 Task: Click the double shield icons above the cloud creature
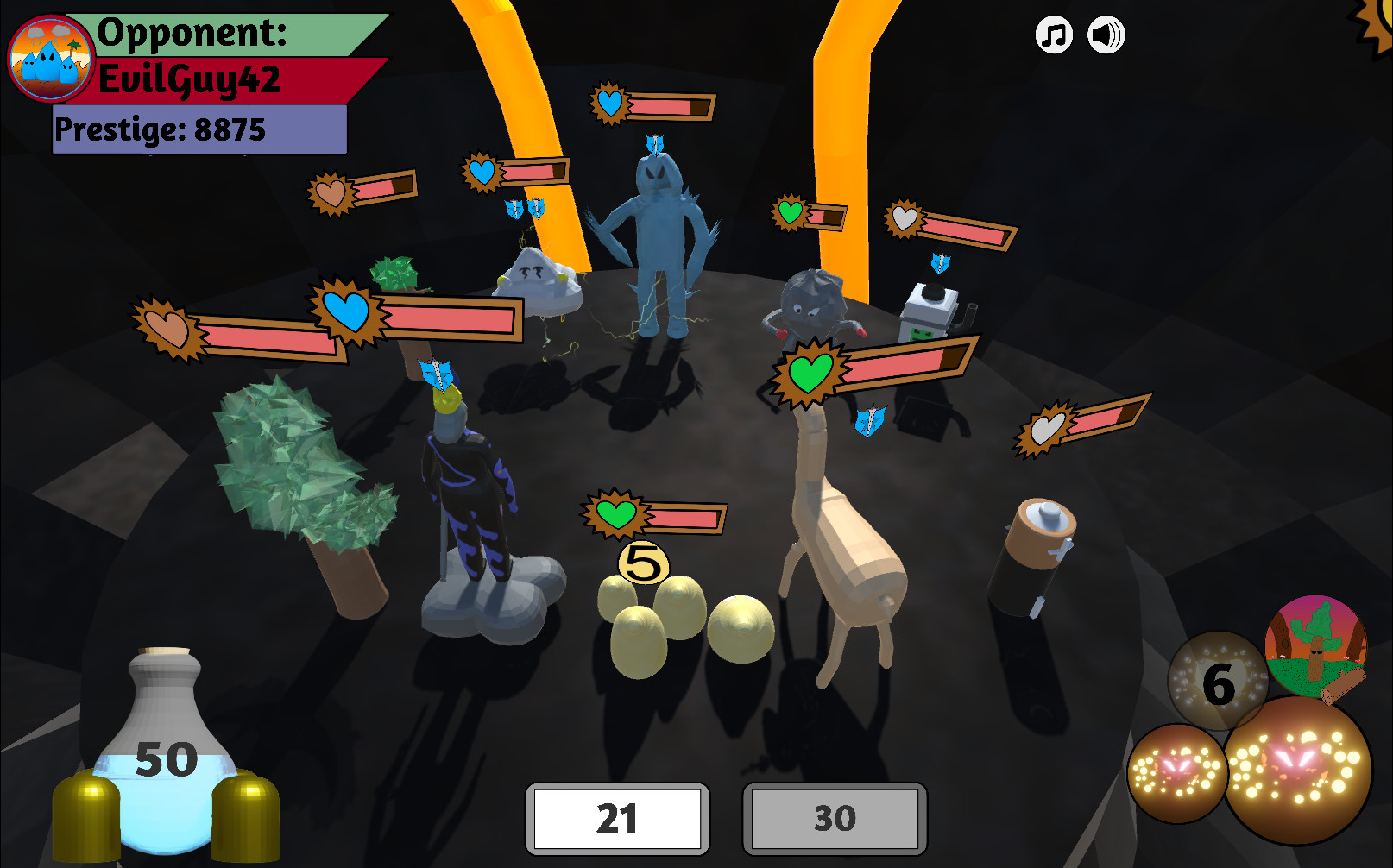tap(523, 210)
